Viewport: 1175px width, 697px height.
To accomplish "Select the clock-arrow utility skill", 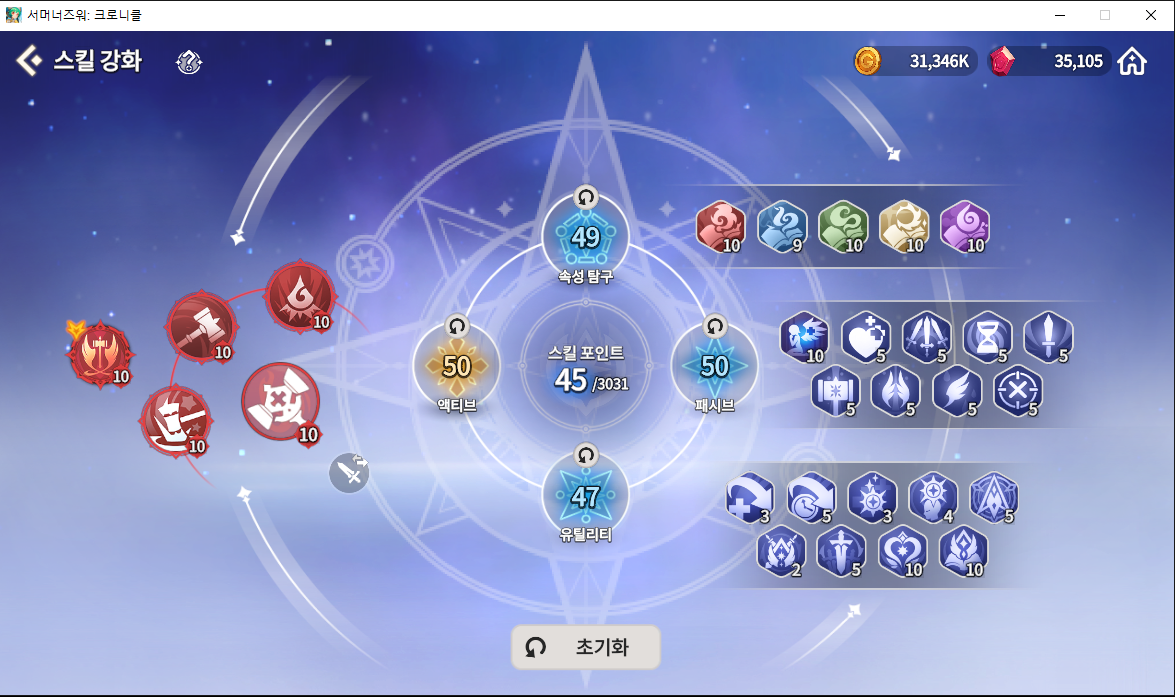I will (810, 497).
